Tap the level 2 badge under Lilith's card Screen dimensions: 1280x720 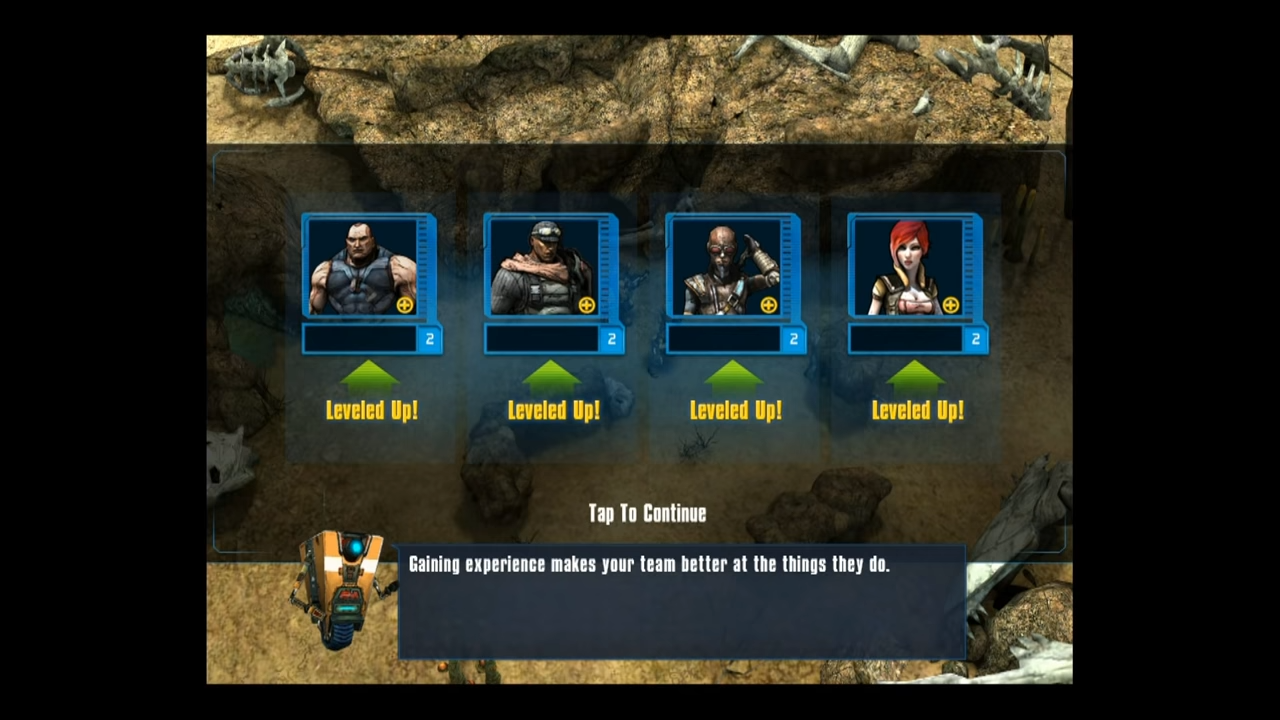(x=975, y=339)
